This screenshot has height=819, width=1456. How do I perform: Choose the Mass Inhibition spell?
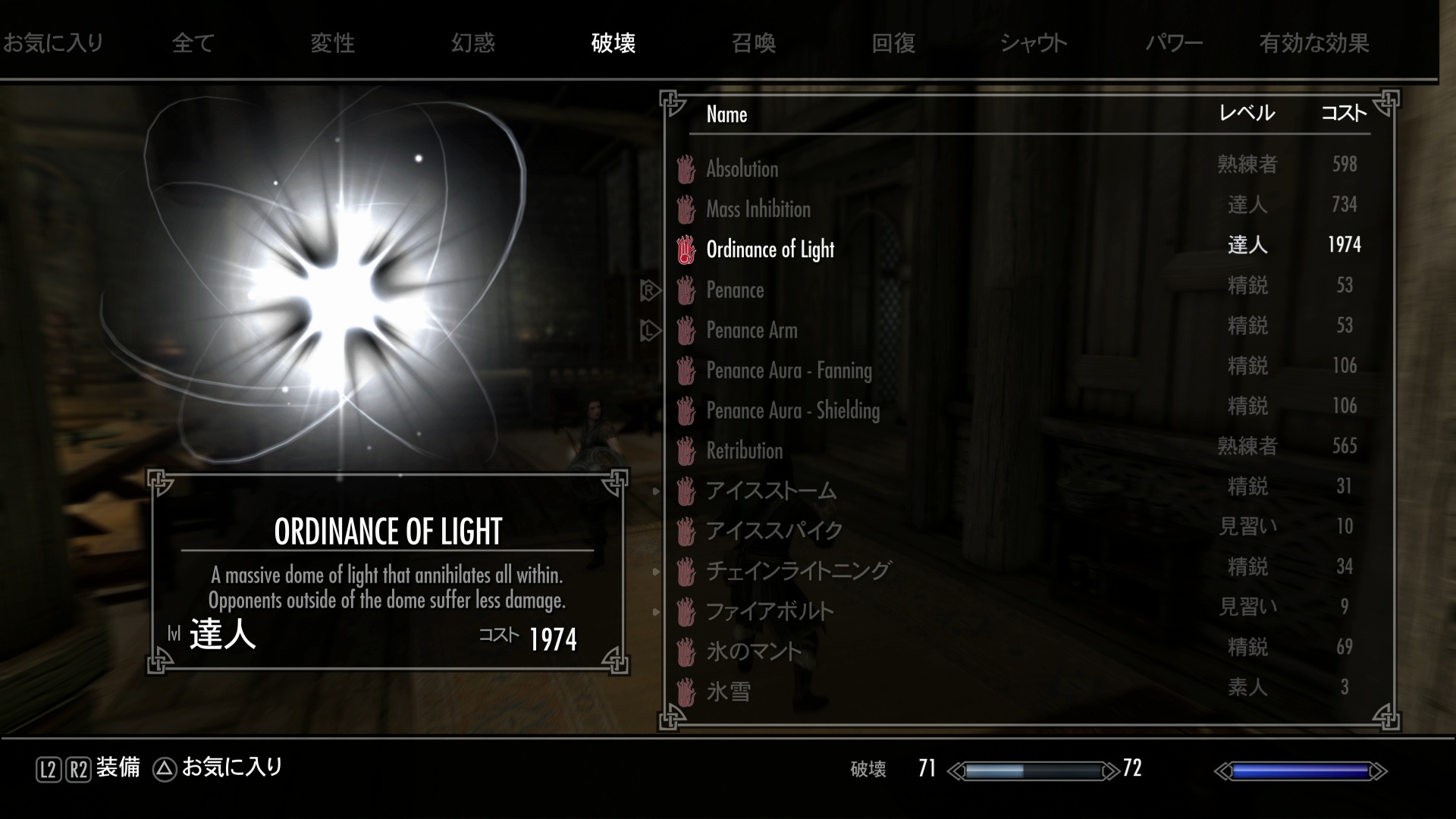pos(758,209)
